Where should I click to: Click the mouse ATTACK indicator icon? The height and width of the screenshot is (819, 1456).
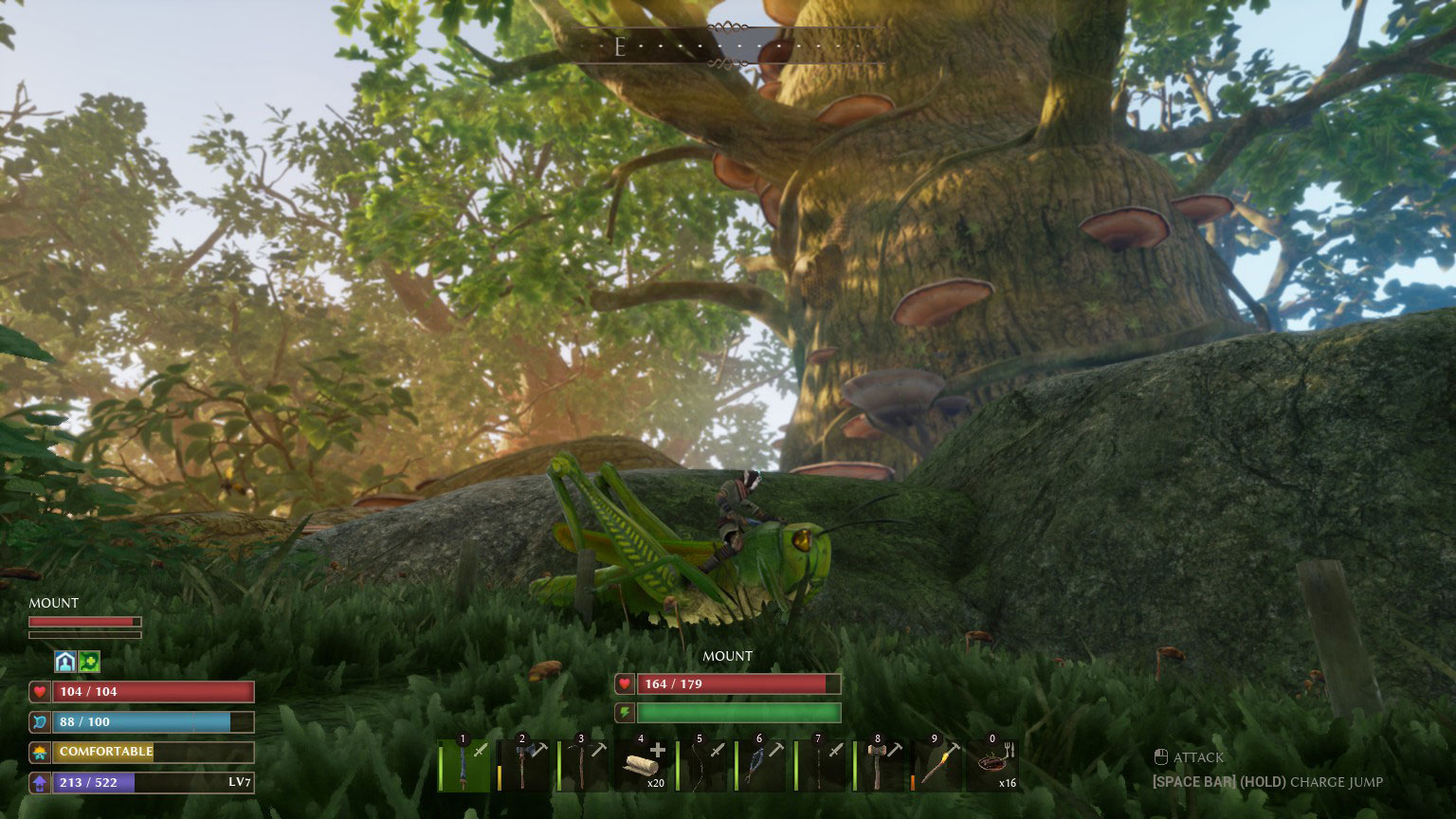click(x=1161, y=756)
